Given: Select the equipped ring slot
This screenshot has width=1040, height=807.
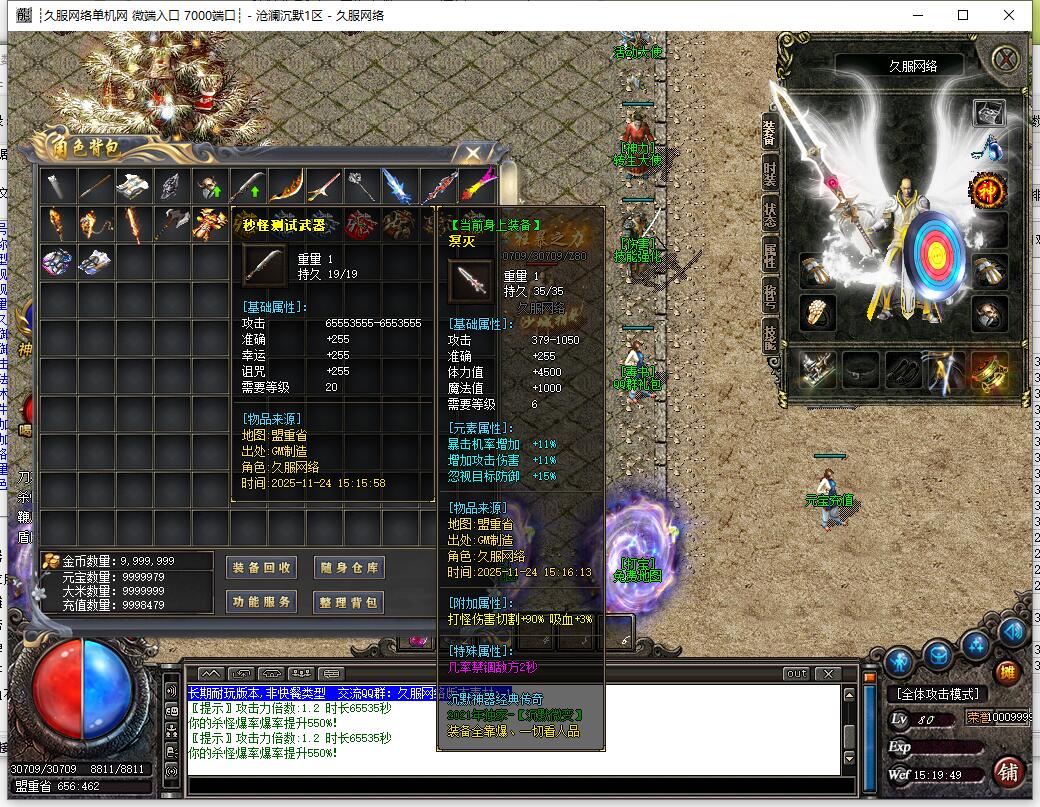Looking at the screenshot, I should tap(817, 311).
